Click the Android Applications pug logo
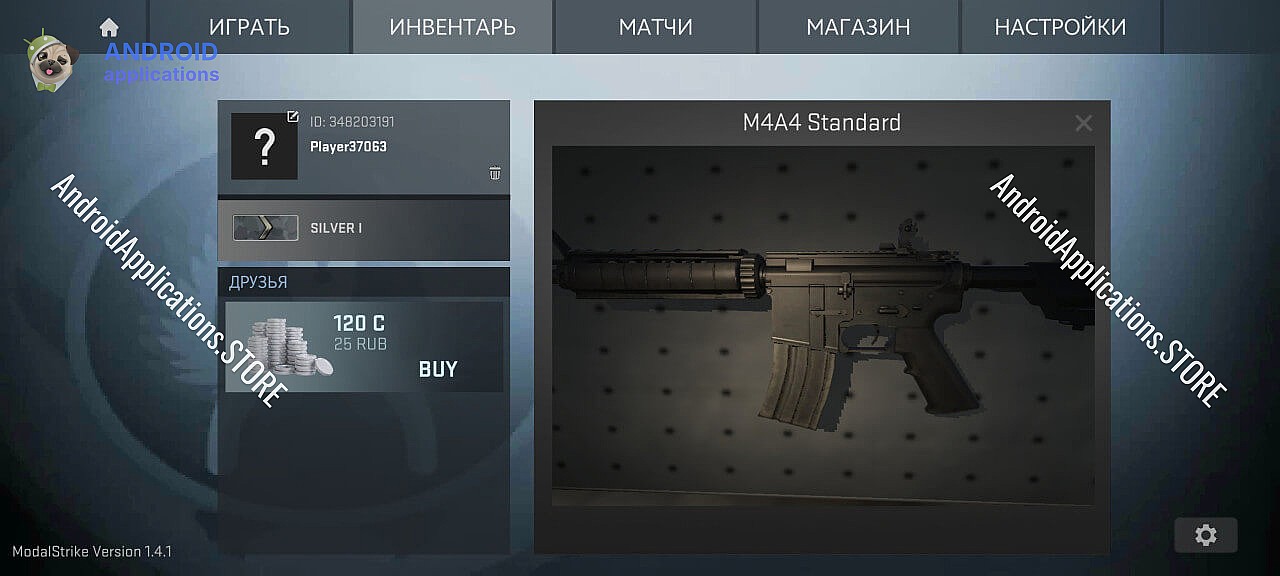The width and height of the screenshot is (1280, 576). click(x=47, y=60)
